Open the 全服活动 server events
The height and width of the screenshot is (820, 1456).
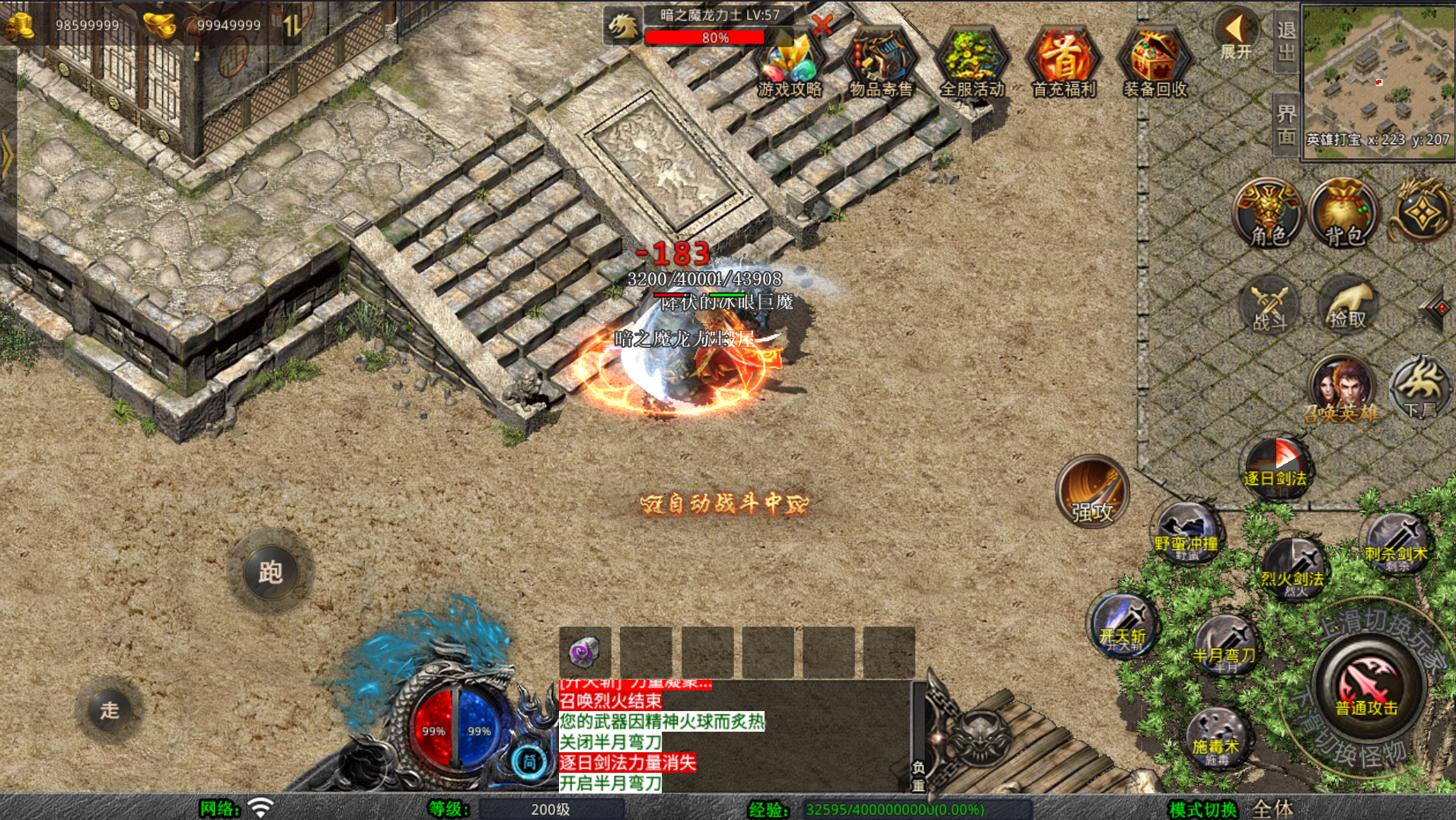coord(972,64)
